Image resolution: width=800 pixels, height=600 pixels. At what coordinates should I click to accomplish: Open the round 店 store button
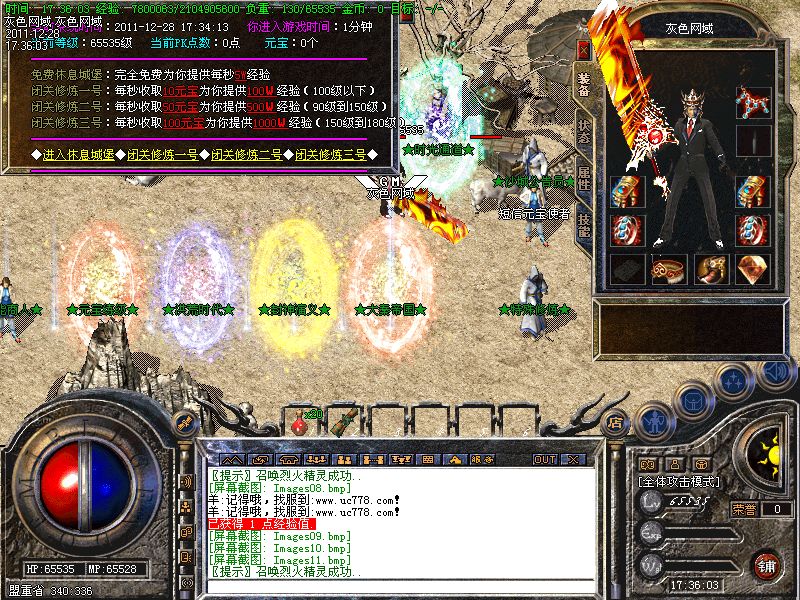coord(616,422)
